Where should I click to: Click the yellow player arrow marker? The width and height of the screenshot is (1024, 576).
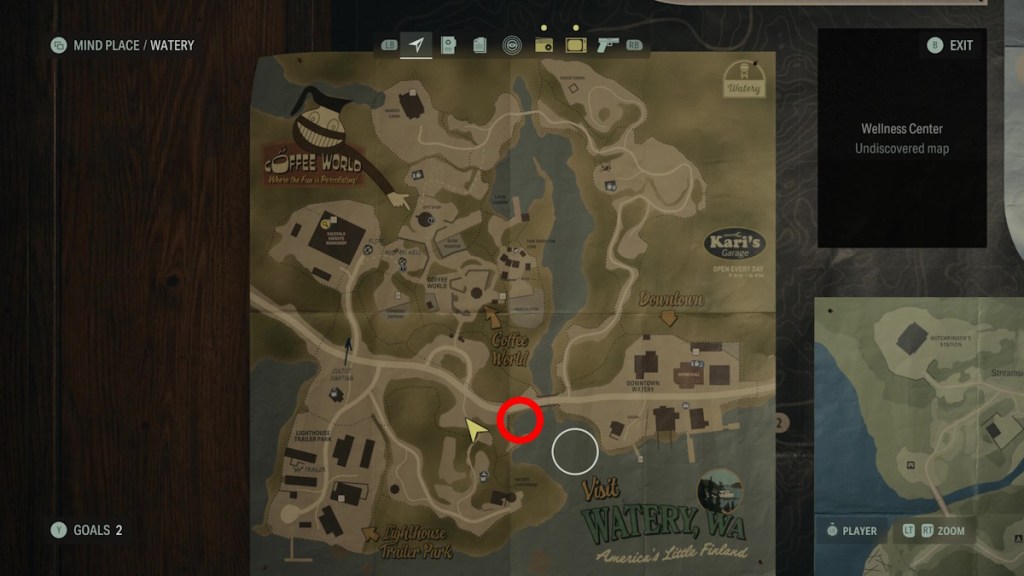475,430
